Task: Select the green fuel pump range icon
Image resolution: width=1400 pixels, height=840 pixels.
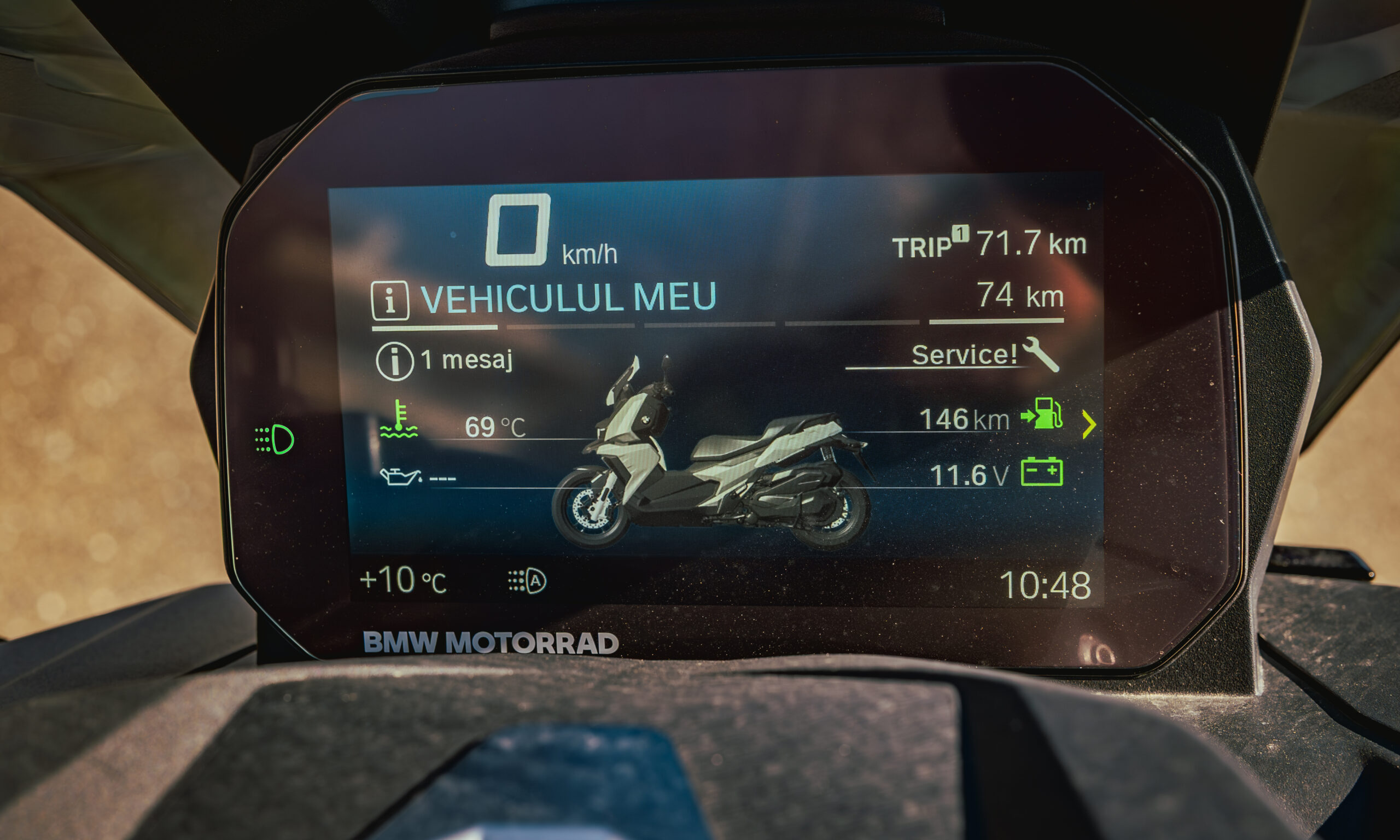Action: coord(1042,413)
